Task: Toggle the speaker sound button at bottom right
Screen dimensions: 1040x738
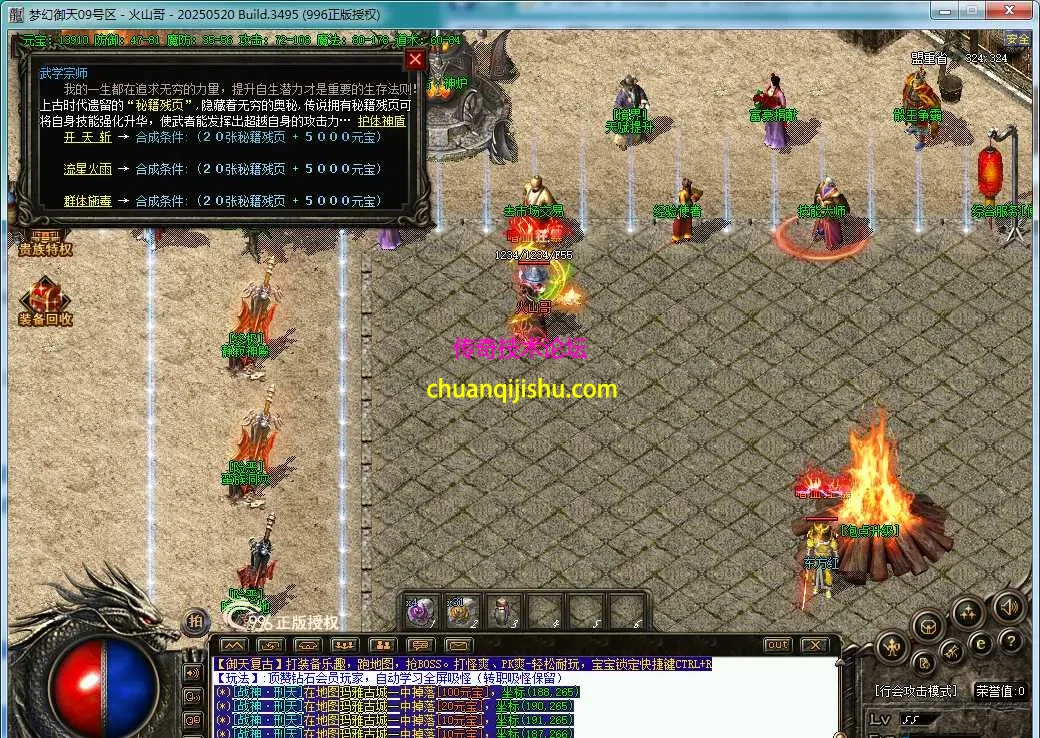Action: point(1008,606)
